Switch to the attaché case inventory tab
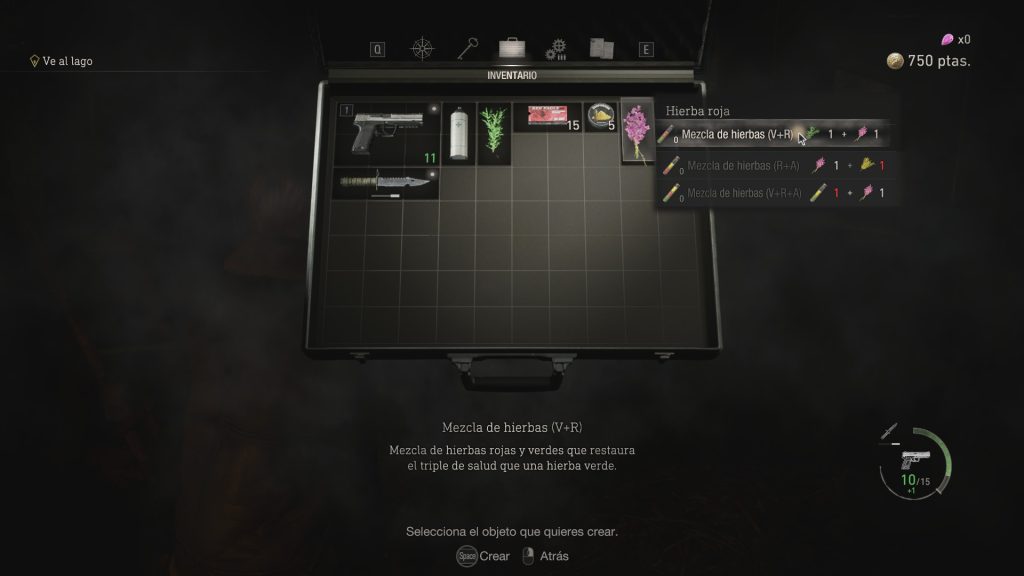The image size is (1024, 576). 512,48
